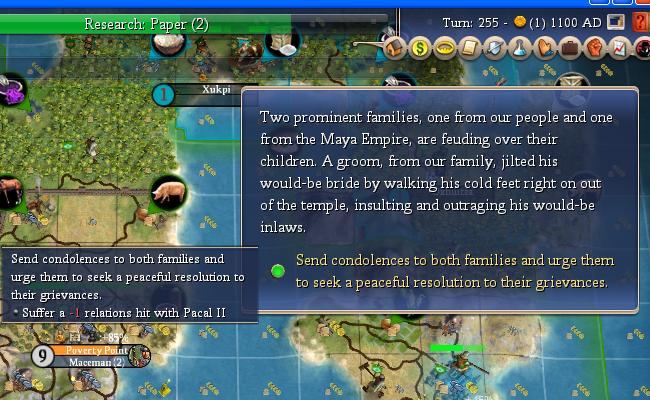Select the Poverty Point city banner
This screenshot has width=650, height=400.
pos(95,351)
